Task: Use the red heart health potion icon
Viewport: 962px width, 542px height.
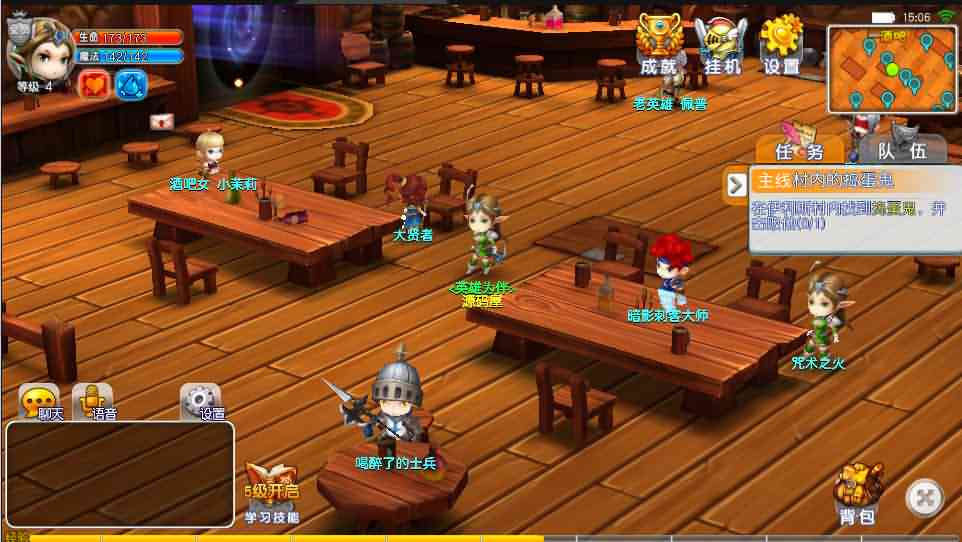Action: [x=93, y=84]
